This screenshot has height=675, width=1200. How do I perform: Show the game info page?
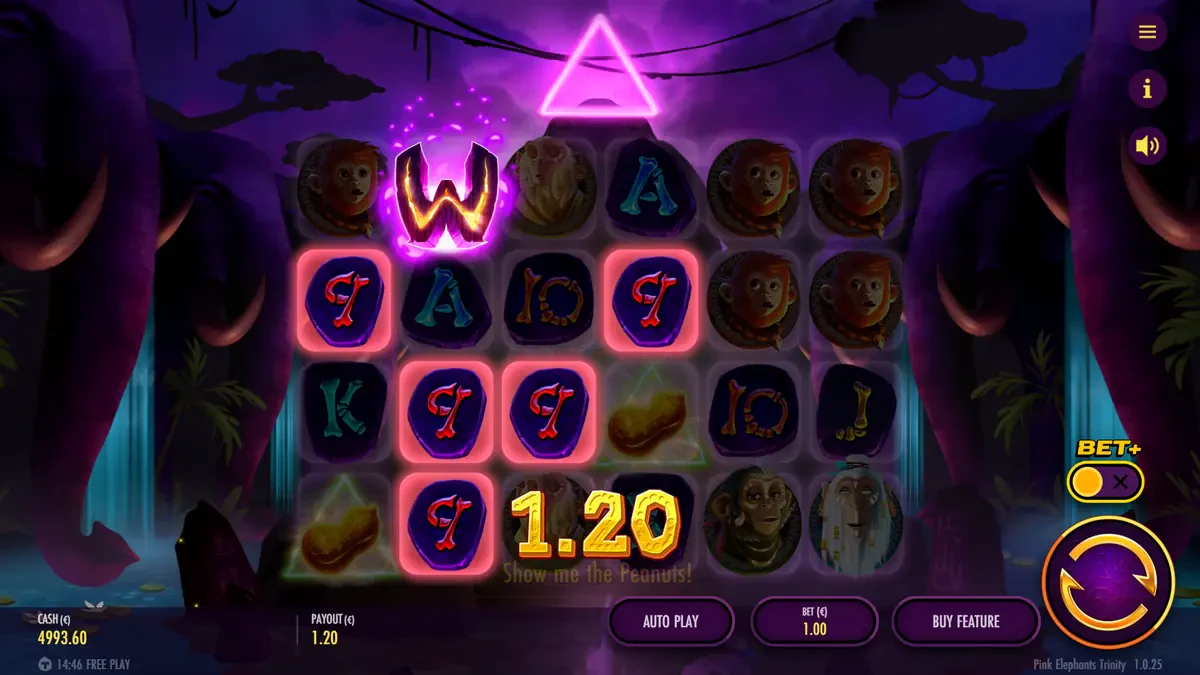(x=1147, y=89)
